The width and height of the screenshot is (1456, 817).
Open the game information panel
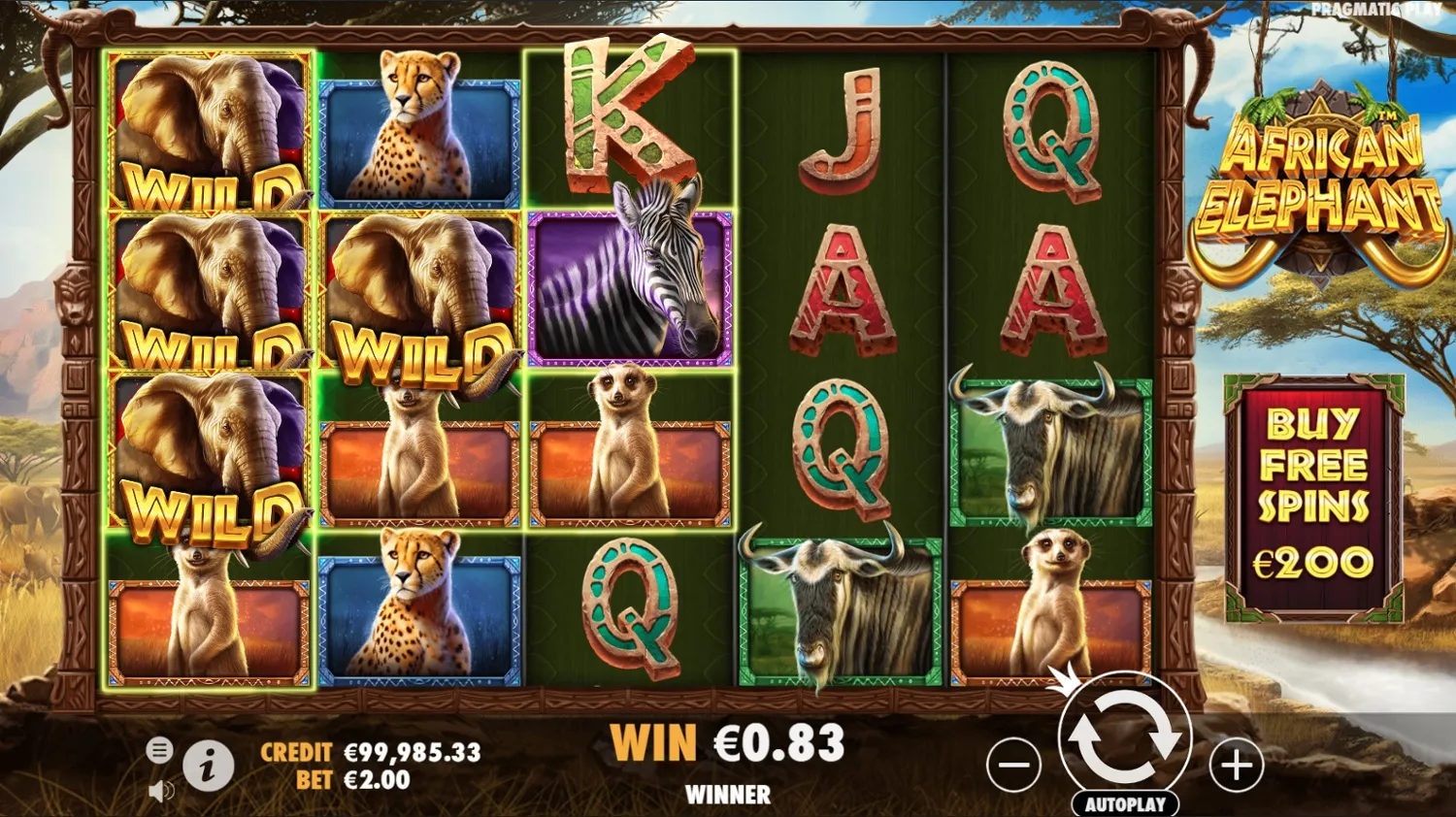tap(208, 766)
